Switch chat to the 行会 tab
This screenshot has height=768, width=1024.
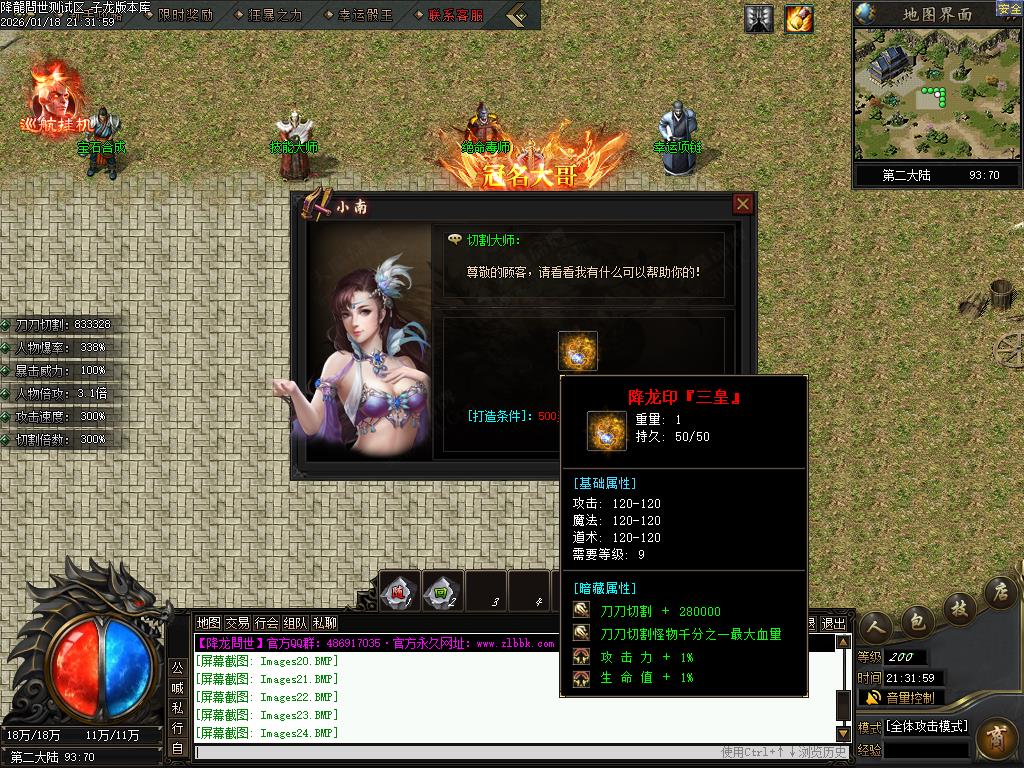click(x=266, y=623)
